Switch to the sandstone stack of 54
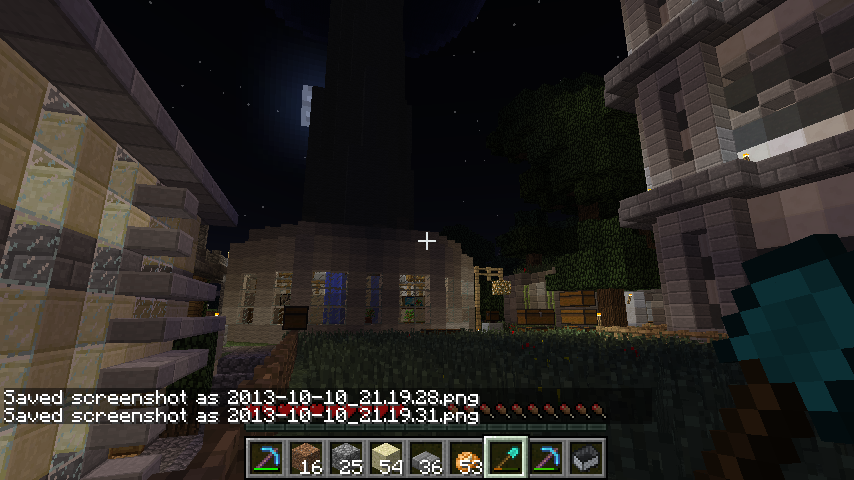 [x=386, y=457]
